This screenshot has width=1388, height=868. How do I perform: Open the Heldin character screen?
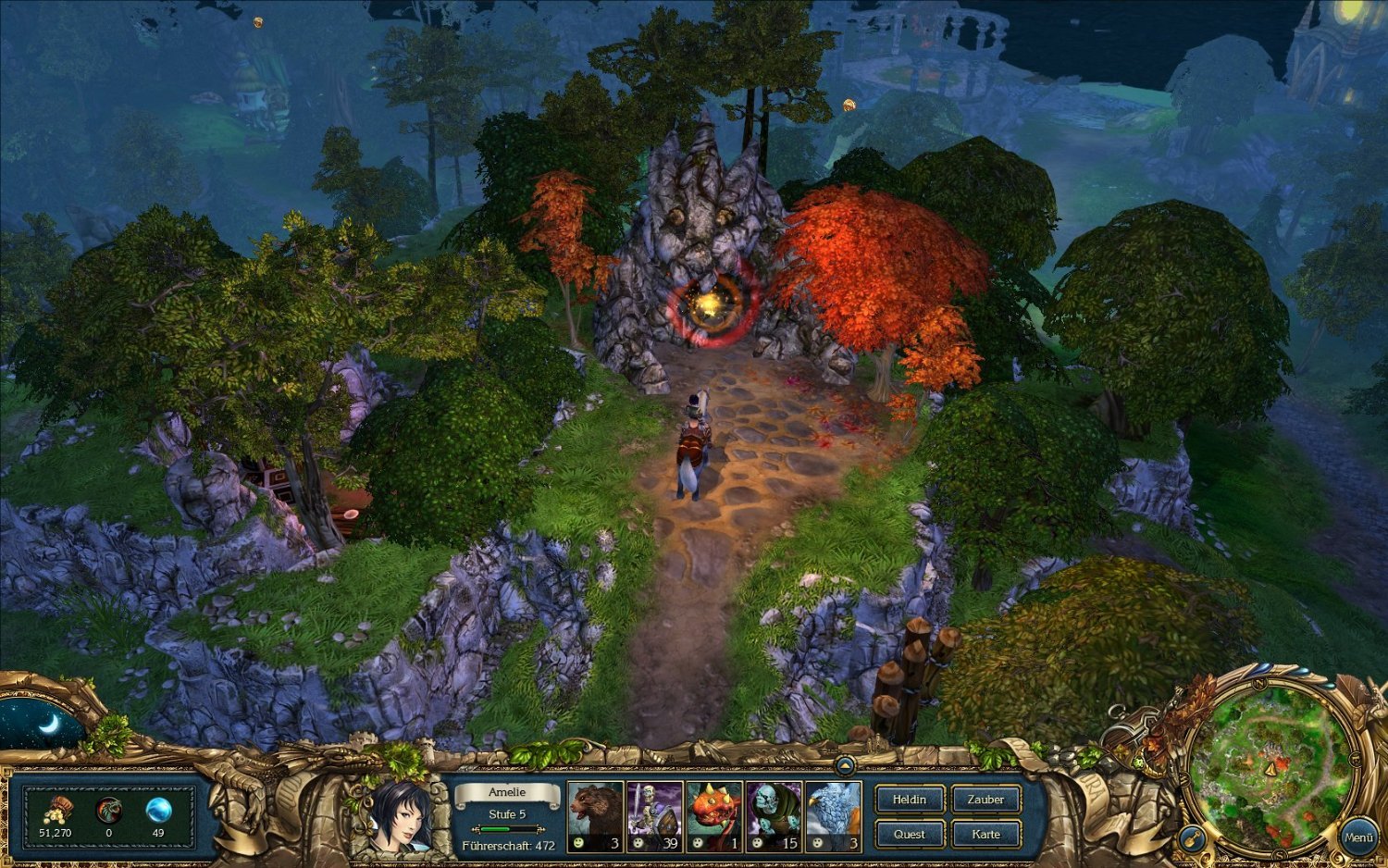pyautogui.click(x=909, y=800)
